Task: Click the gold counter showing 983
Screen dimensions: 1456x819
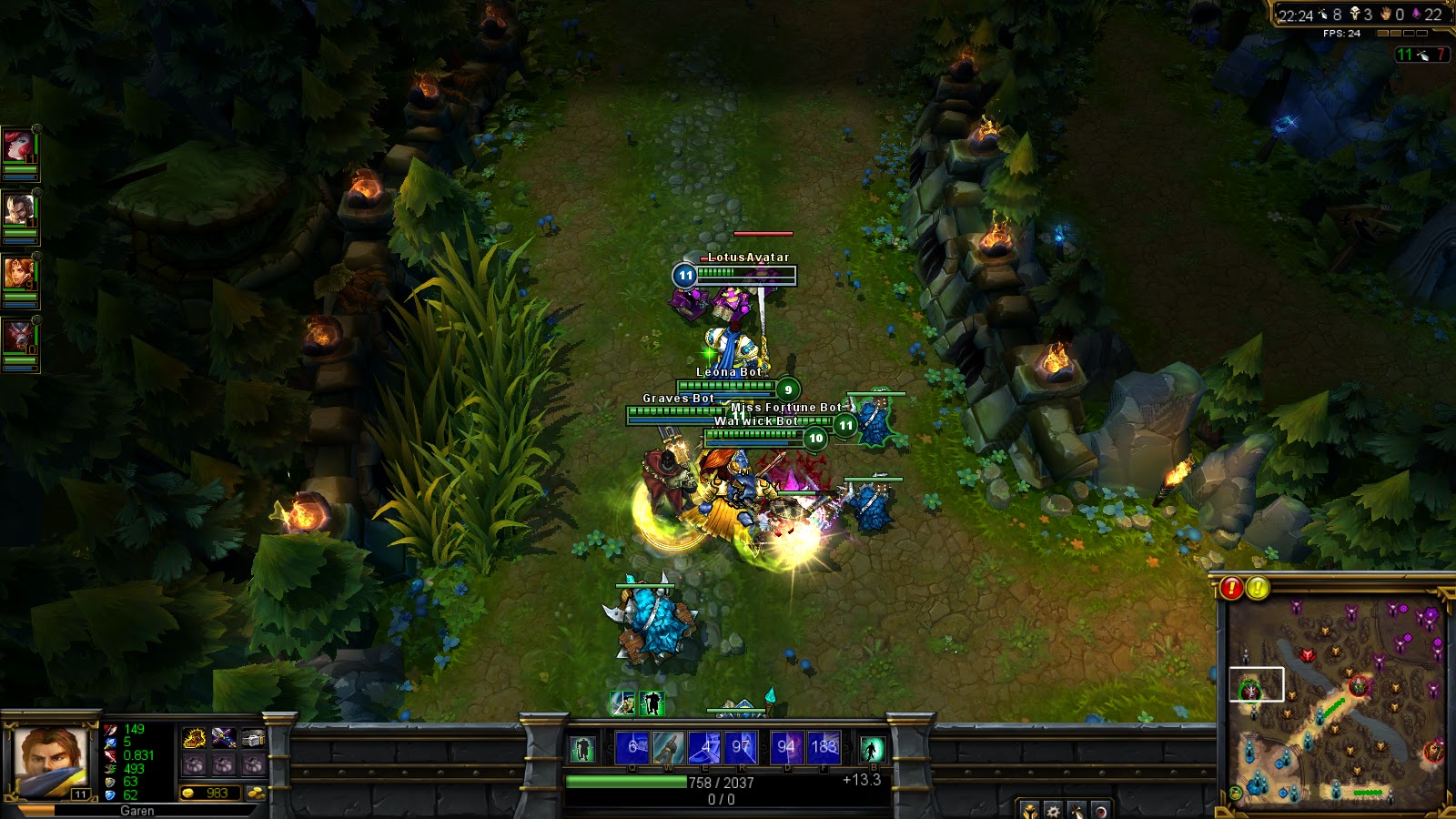Action: pos(211,793)
